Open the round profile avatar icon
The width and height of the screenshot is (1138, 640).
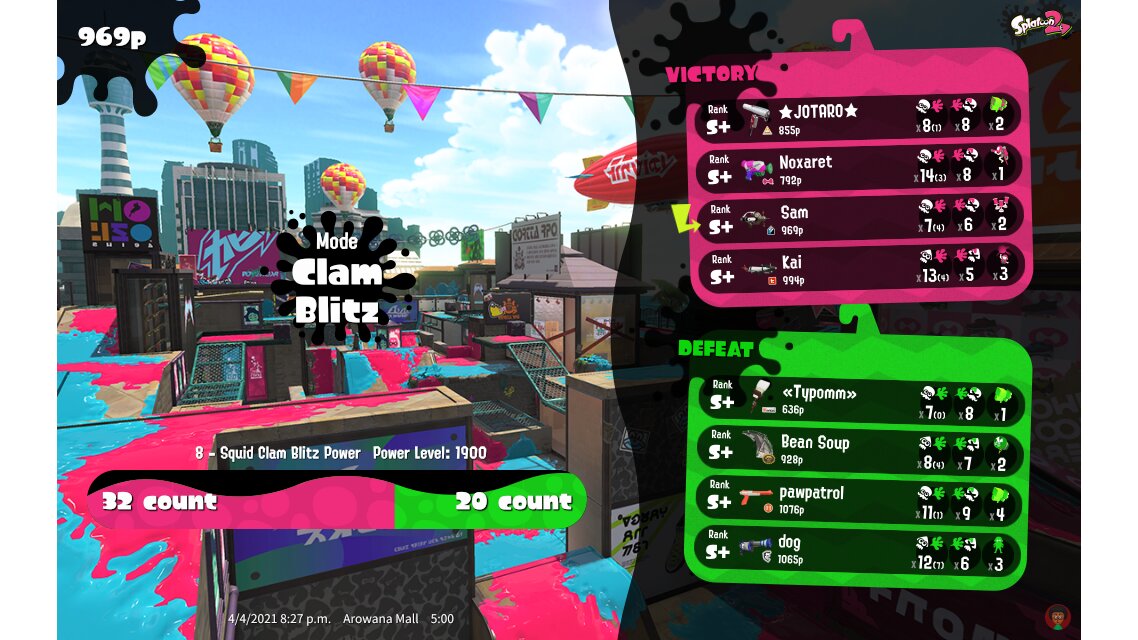point(1053,614)
